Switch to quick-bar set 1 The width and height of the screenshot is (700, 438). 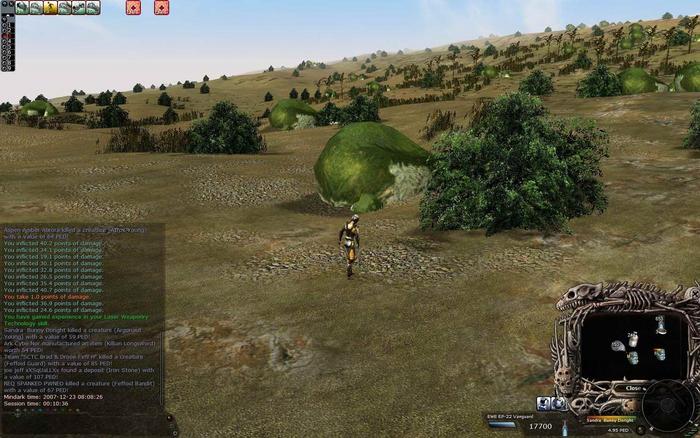click(x=8, y=23)
